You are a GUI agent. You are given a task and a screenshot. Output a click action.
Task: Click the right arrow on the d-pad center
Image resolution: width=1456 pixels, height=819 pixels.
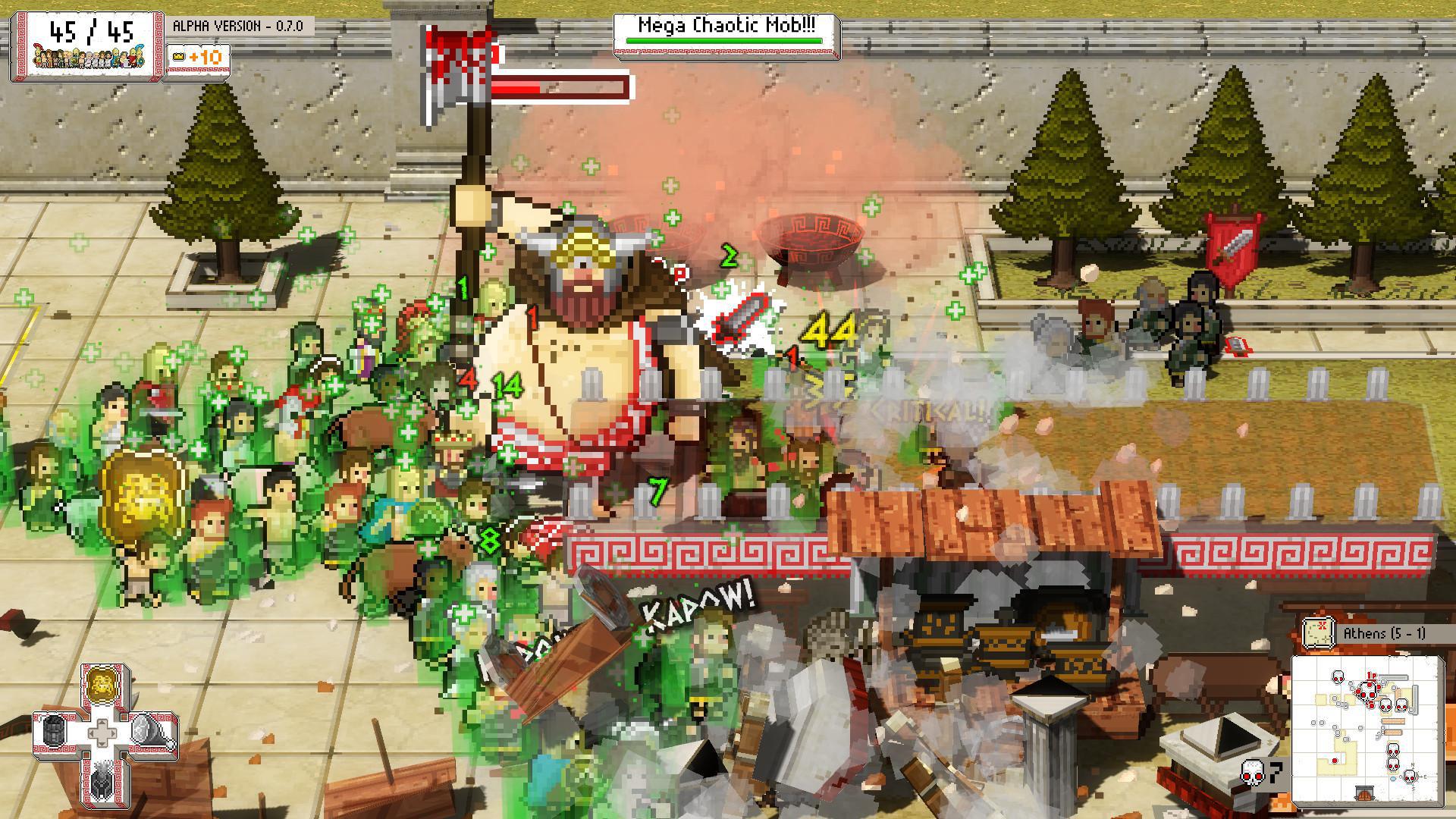[x=113, y=733]
